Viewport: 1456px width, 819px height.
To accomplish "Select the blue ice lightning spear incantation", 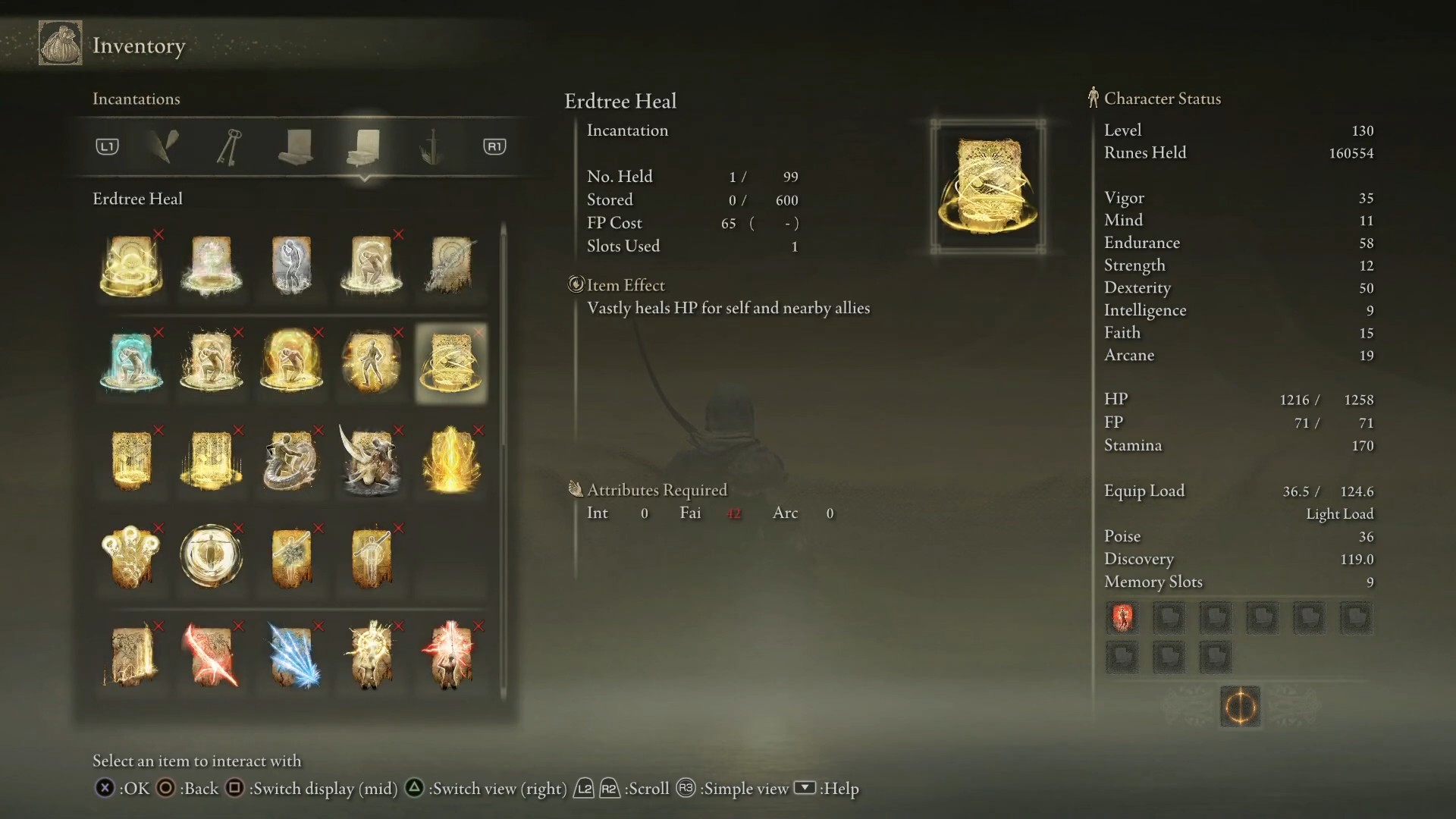I will point(292,655).
